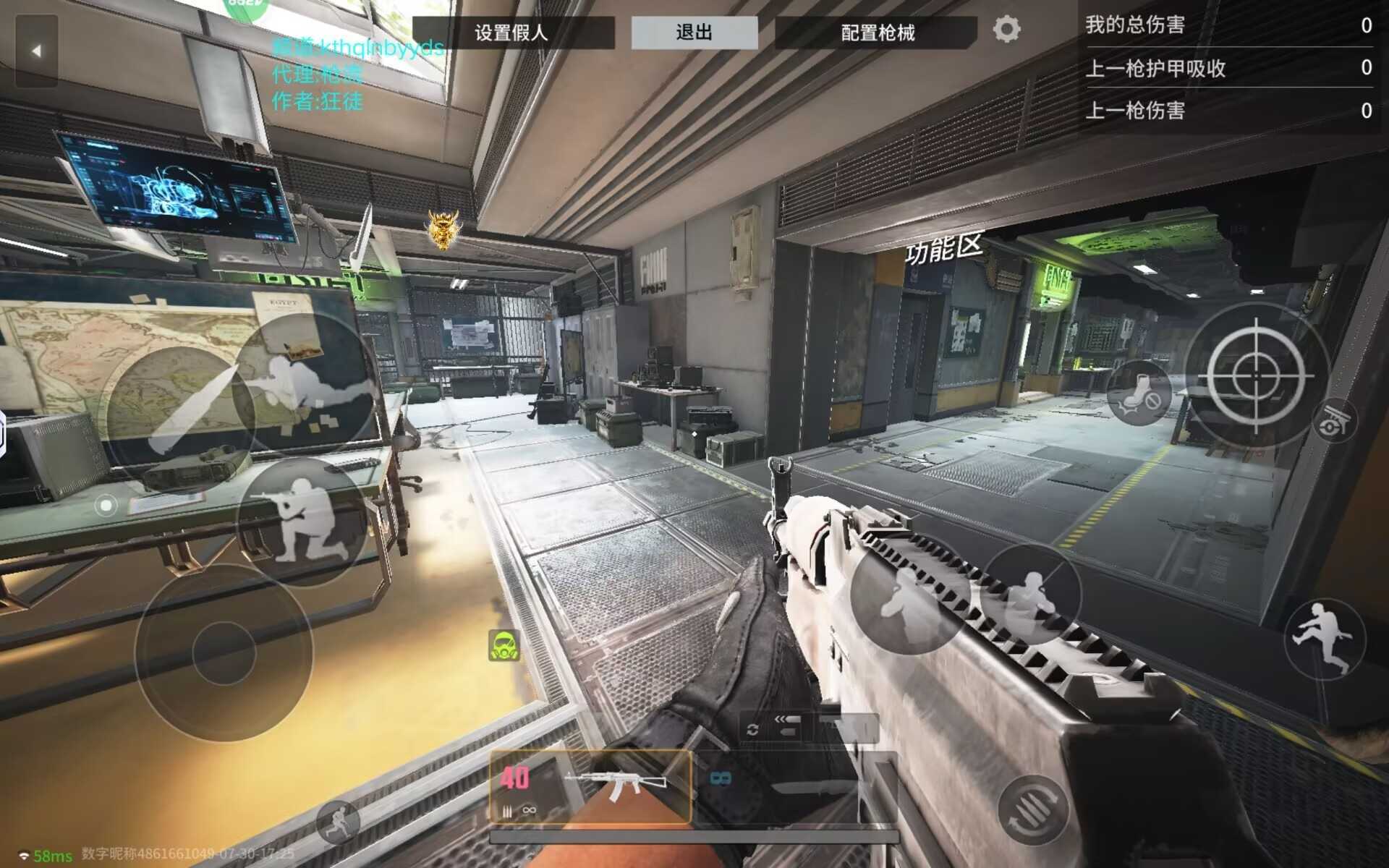Open the 配置枪械 weapon configuration

point(877,33)
